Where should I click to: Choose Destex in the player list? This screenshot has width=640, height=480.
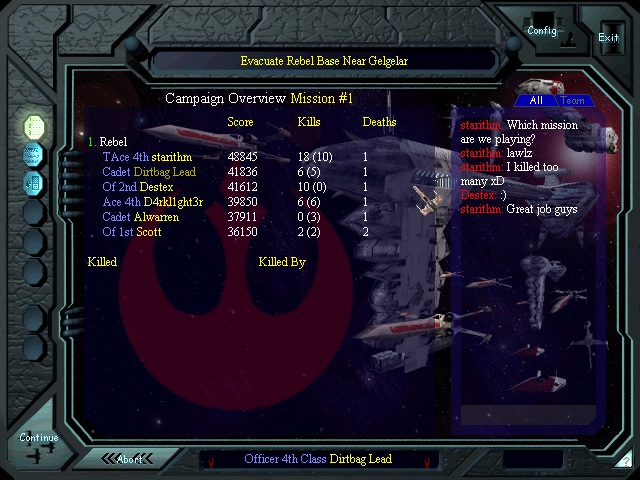coord(156,187)
